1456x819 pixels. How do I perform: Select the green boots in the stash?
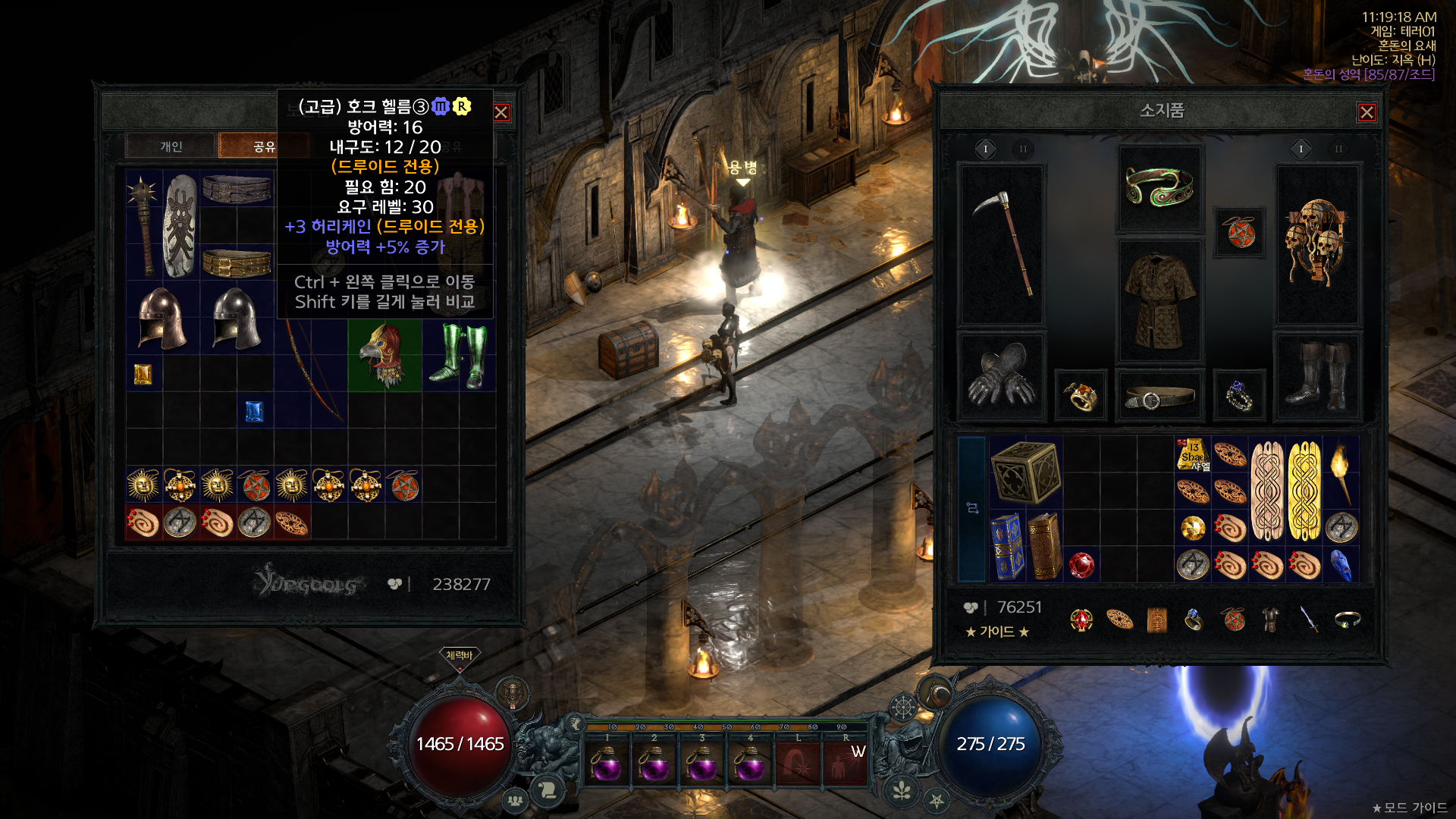(x=458, y=355)
